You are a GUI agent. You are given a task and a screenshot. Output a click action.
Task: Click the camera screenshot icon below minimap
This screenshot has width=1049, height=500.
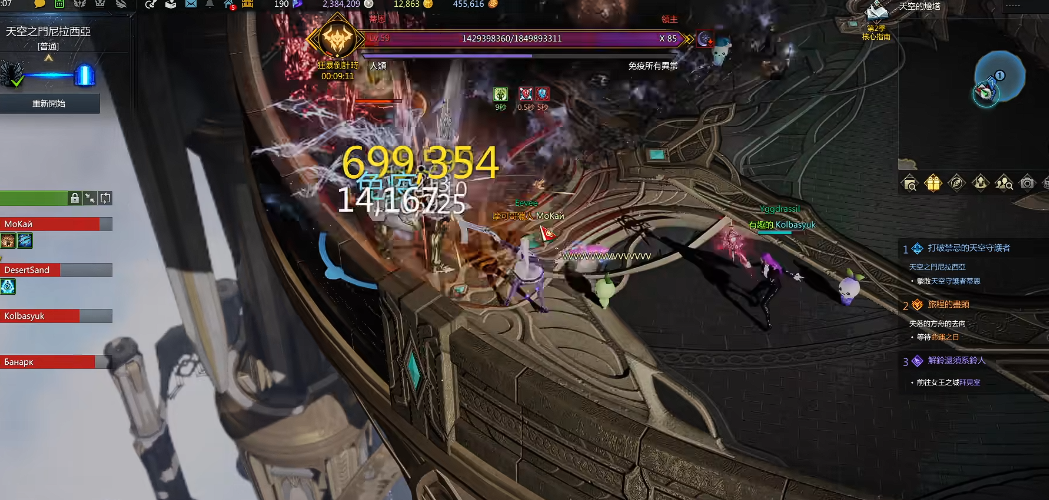point(1027,182)
